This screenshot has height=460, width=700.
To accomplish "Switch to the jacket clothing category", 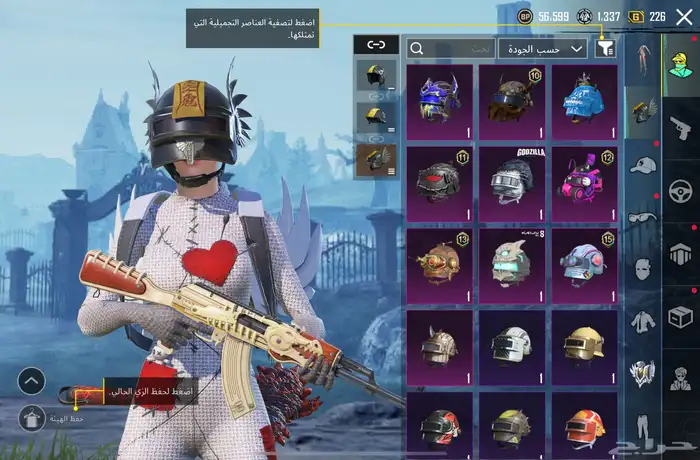I will [642, 321].
